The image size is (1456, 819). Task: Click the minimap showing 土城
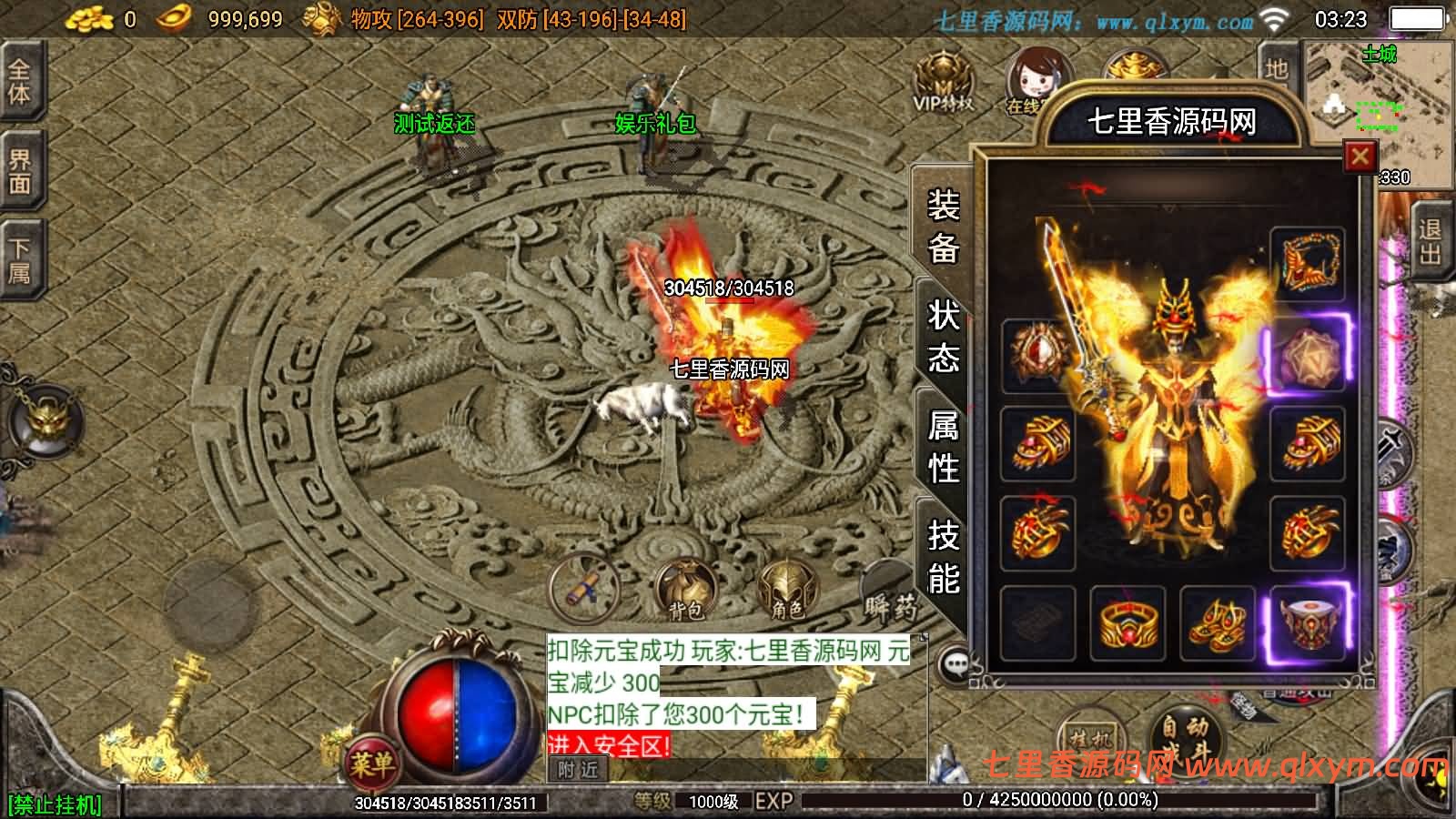1374,91
